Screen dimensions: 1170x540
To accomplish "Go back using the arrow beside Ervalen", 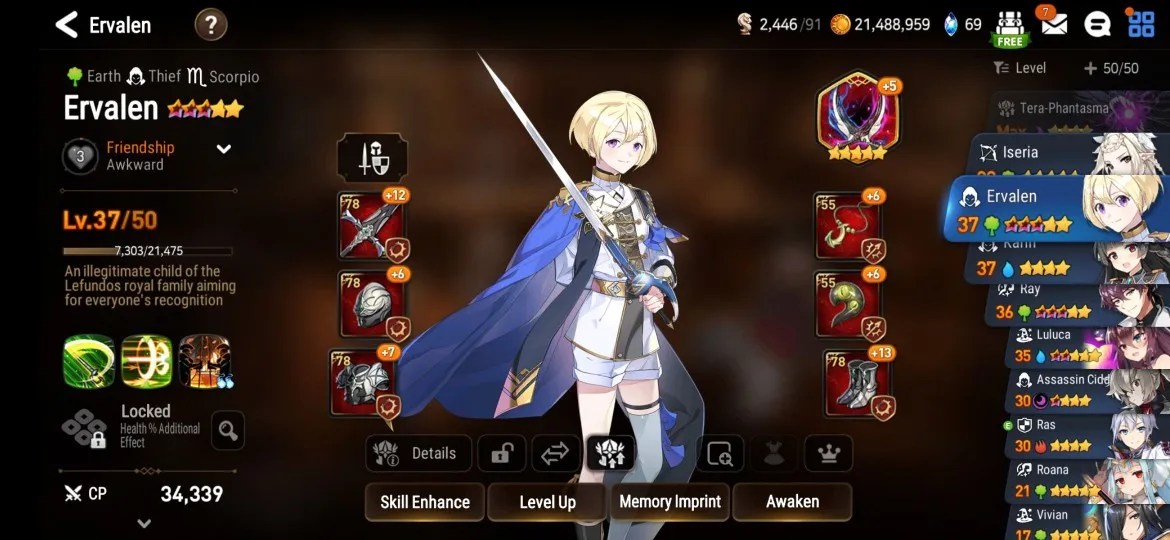I will tap(66, 25).
